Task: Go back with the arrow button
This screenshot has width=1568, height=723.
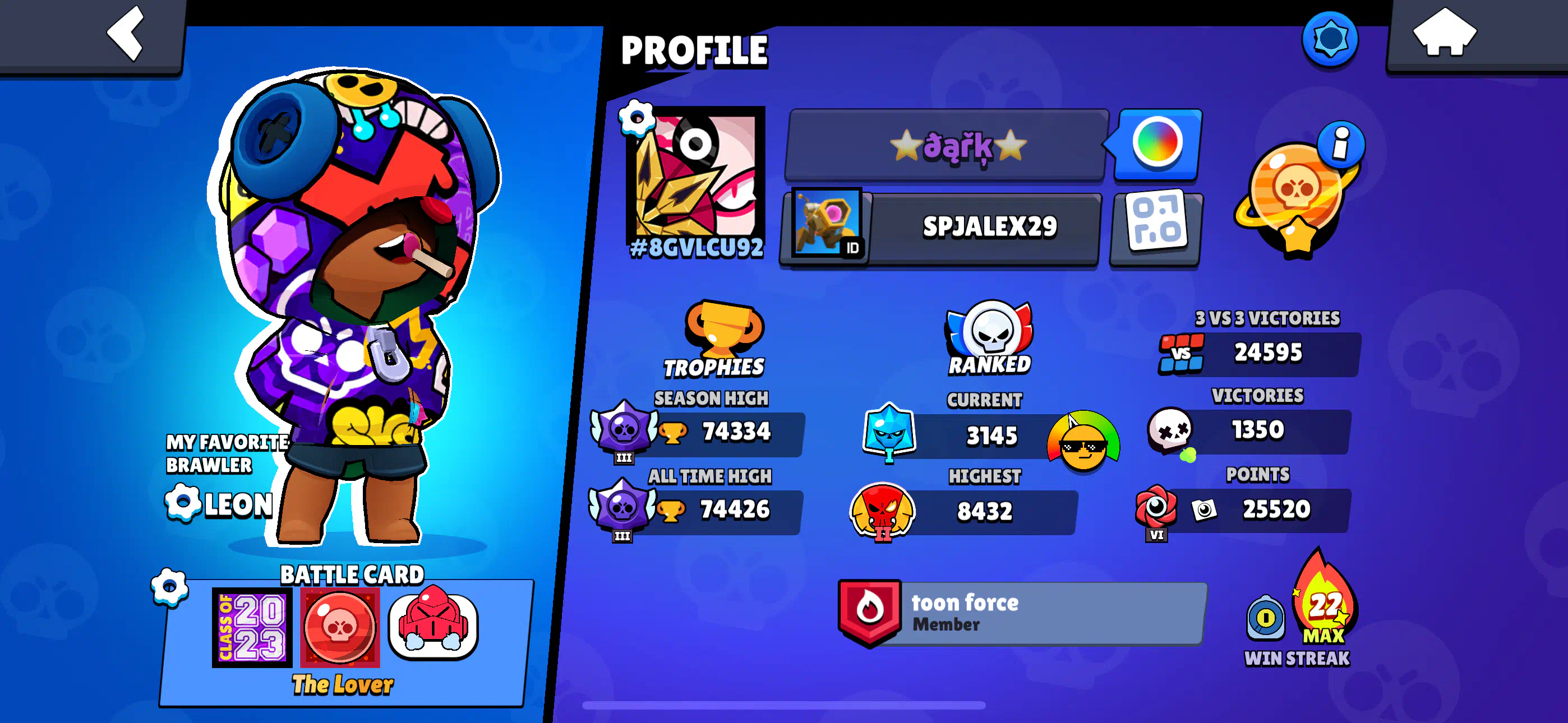Action: click(x=125, y=34)
